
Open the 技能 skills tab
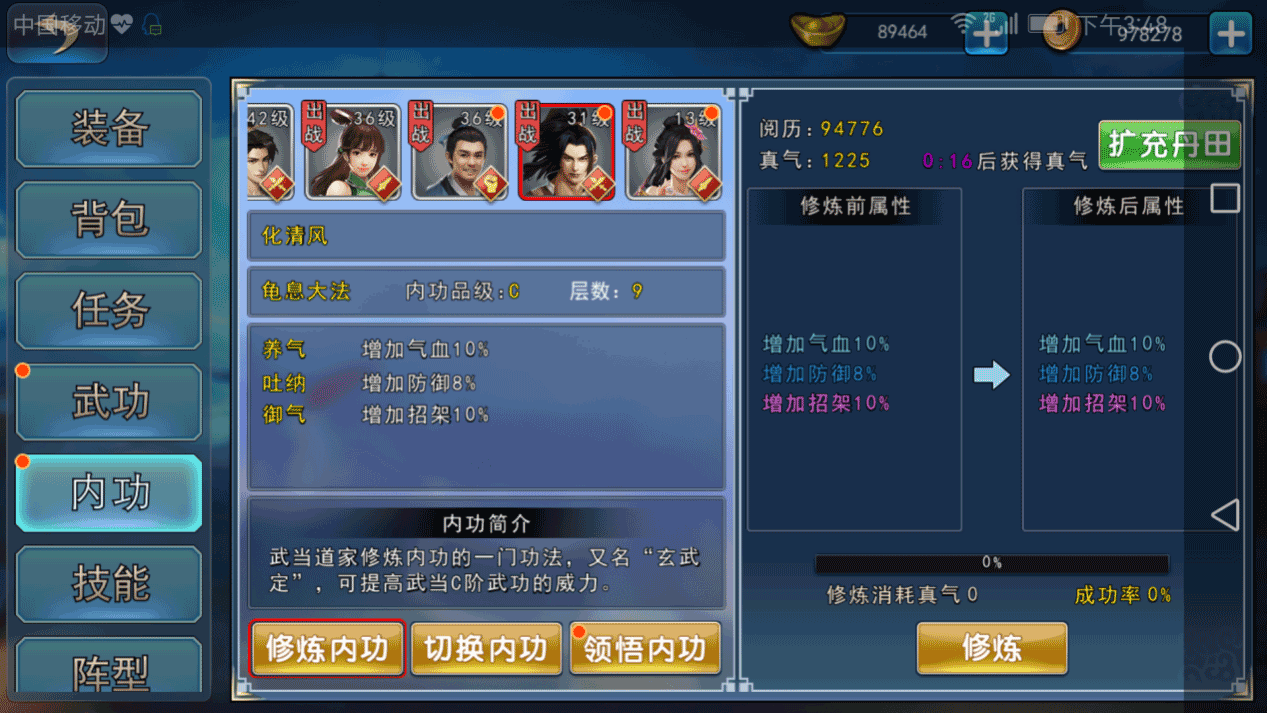click(x=109, y=584)
